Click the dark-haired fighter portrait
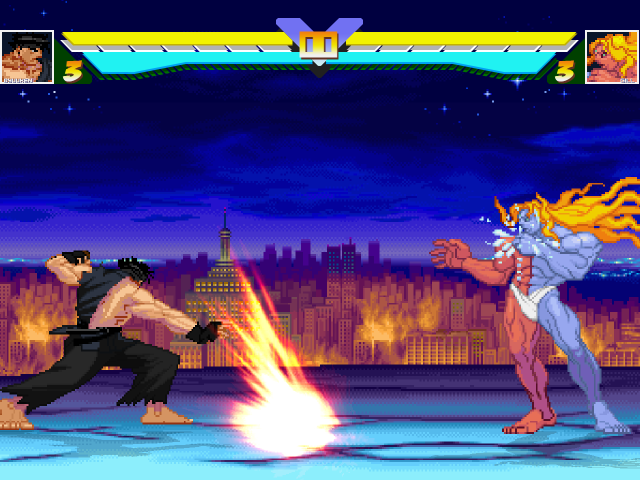 [27, 57]
